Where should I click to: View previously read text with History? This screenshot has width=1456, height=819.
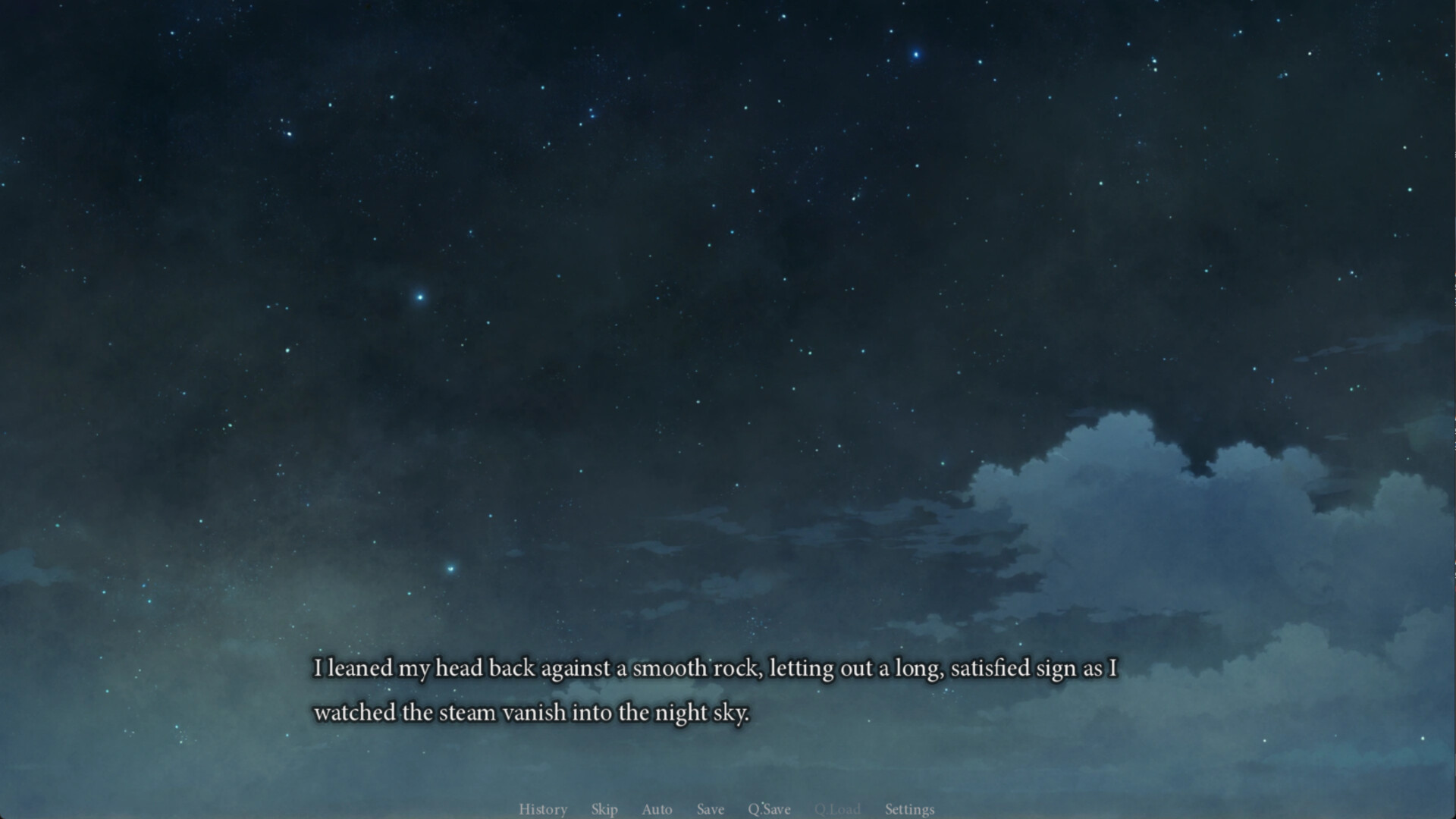pyautogui.click(x=543, y=809)
